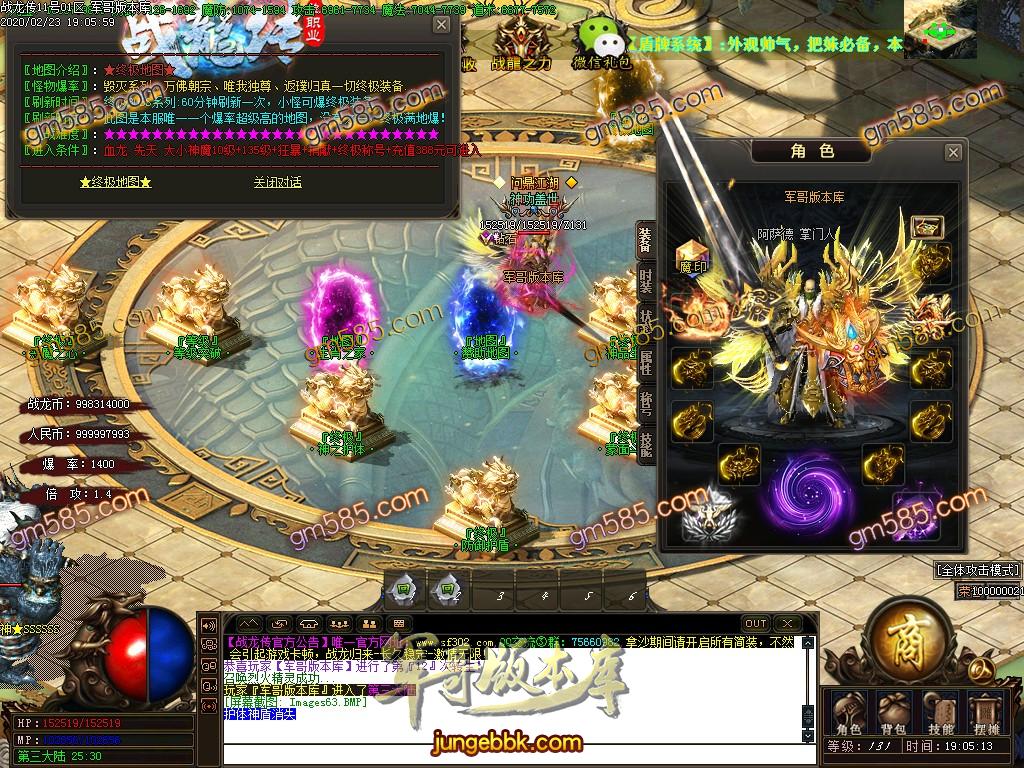Click the OUT button above chat
Viewport: 1024px width, 768px height.
click(x=756, y=624)
